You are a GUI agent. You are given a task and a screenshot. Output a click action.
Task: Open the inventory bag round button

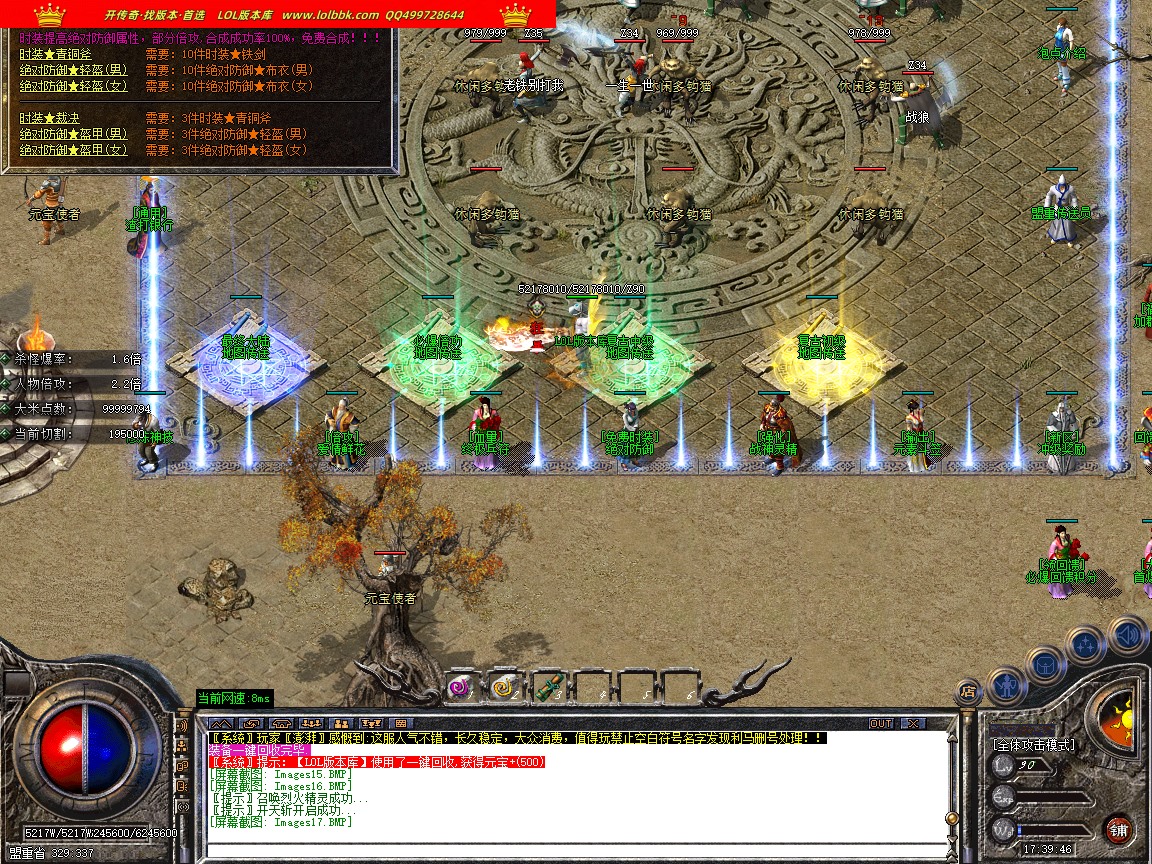(1045, 663)
